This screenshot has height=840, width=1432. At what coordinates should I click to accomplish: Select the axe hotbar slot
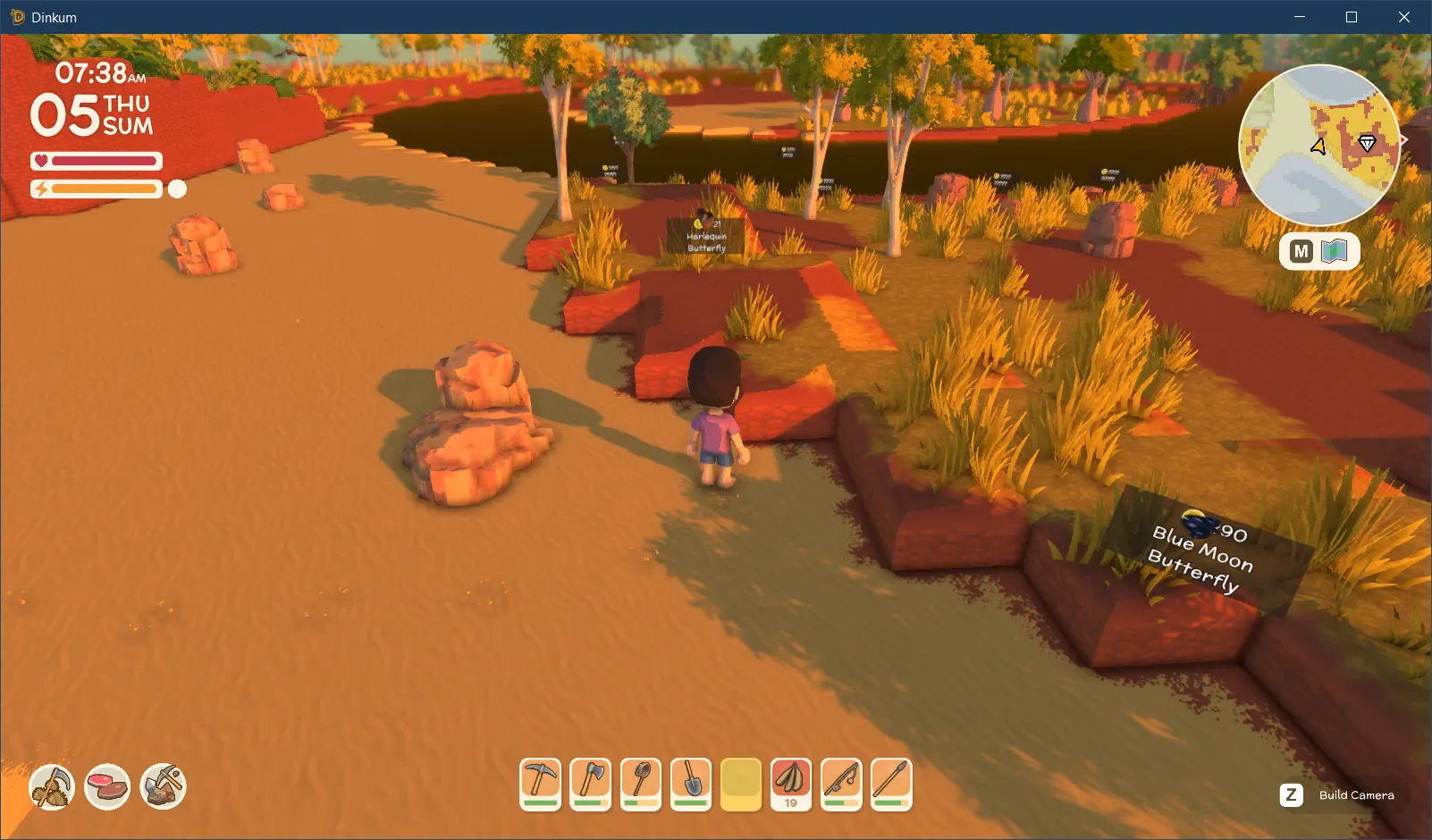[591, 784]
